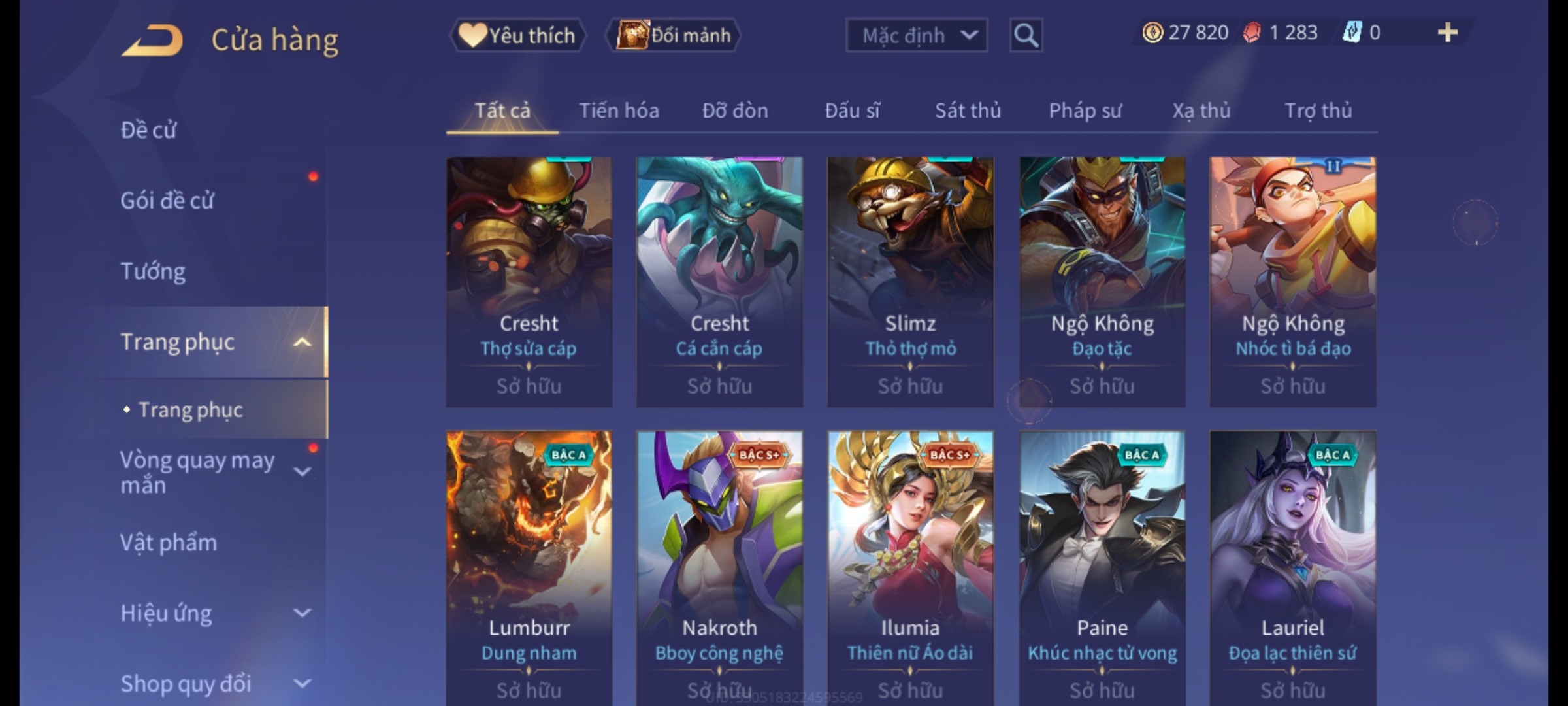Screen dimensions: 1568x706
Task: Show the Sát thủ skins tab
Action: [x=968, y=110]
